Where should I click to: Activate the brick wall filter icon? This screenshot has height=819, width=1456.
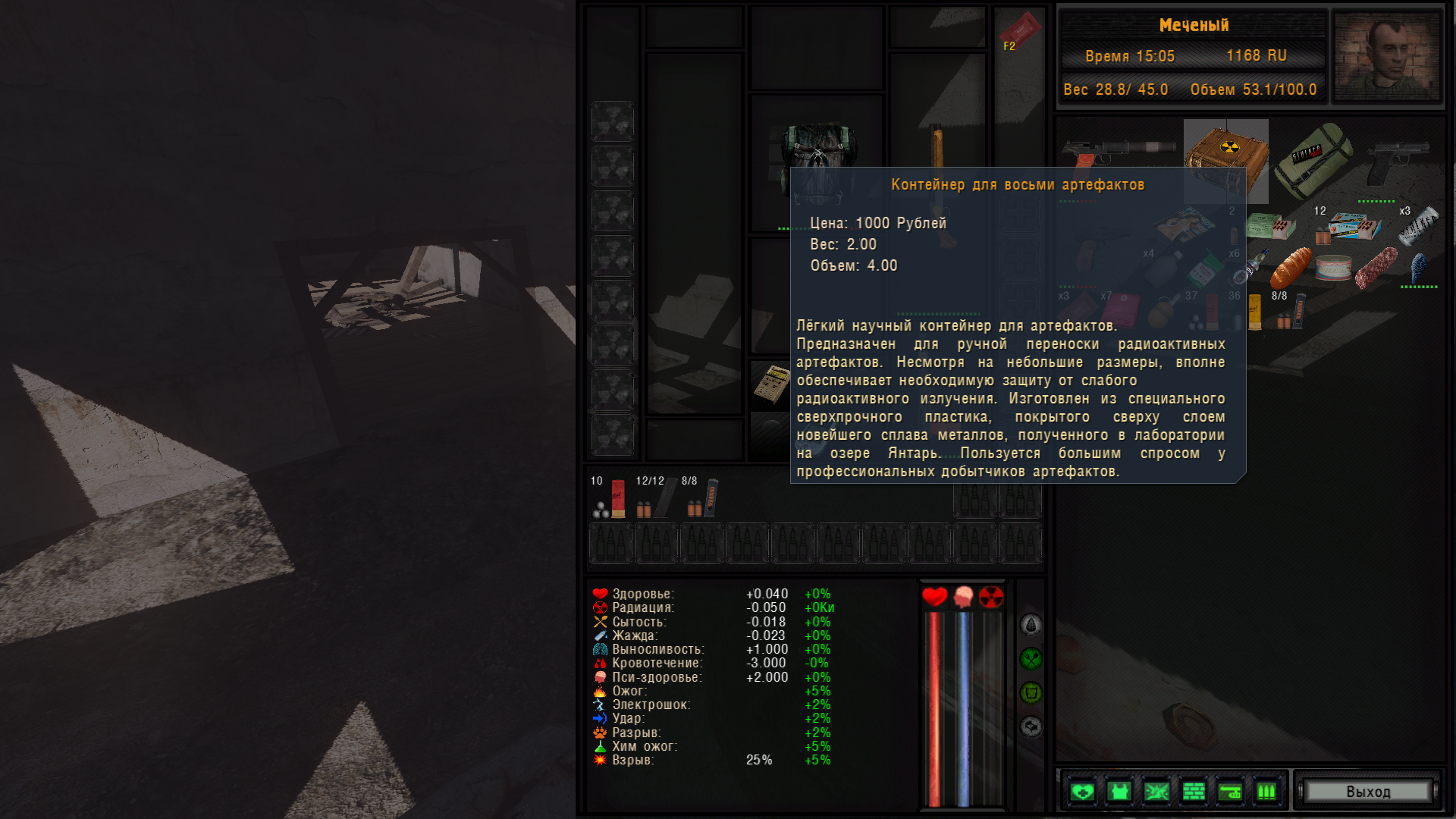click(1194, 792)
